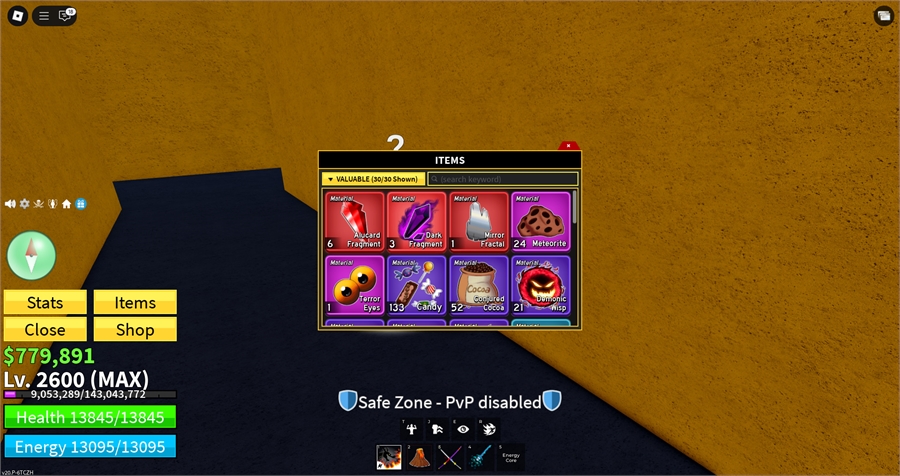Focus the item search keyword field
Image resolution: width=900 pixels, height=476 pixels.
503,179
